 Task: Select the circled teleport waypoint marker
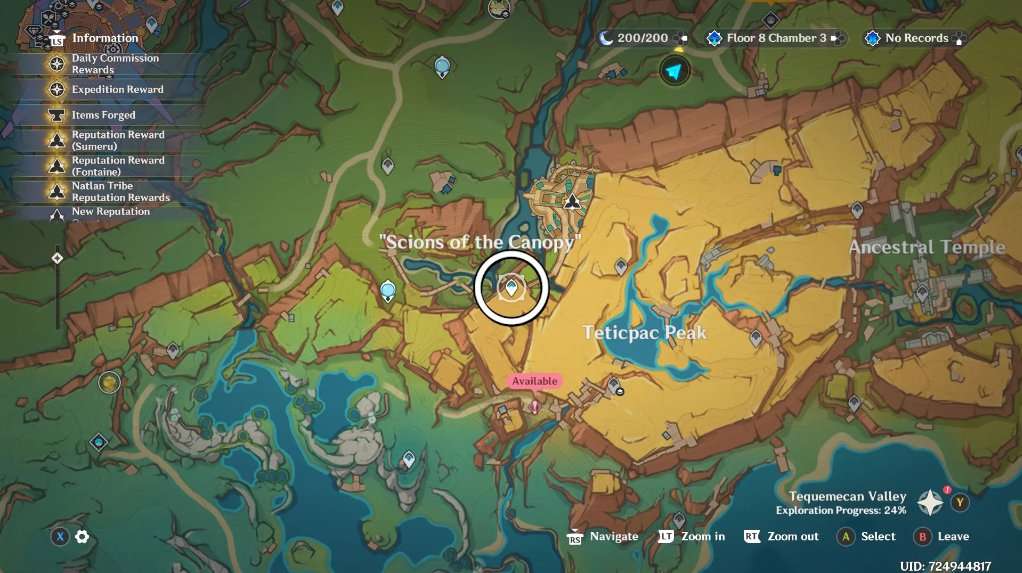[x=512, y=288]
